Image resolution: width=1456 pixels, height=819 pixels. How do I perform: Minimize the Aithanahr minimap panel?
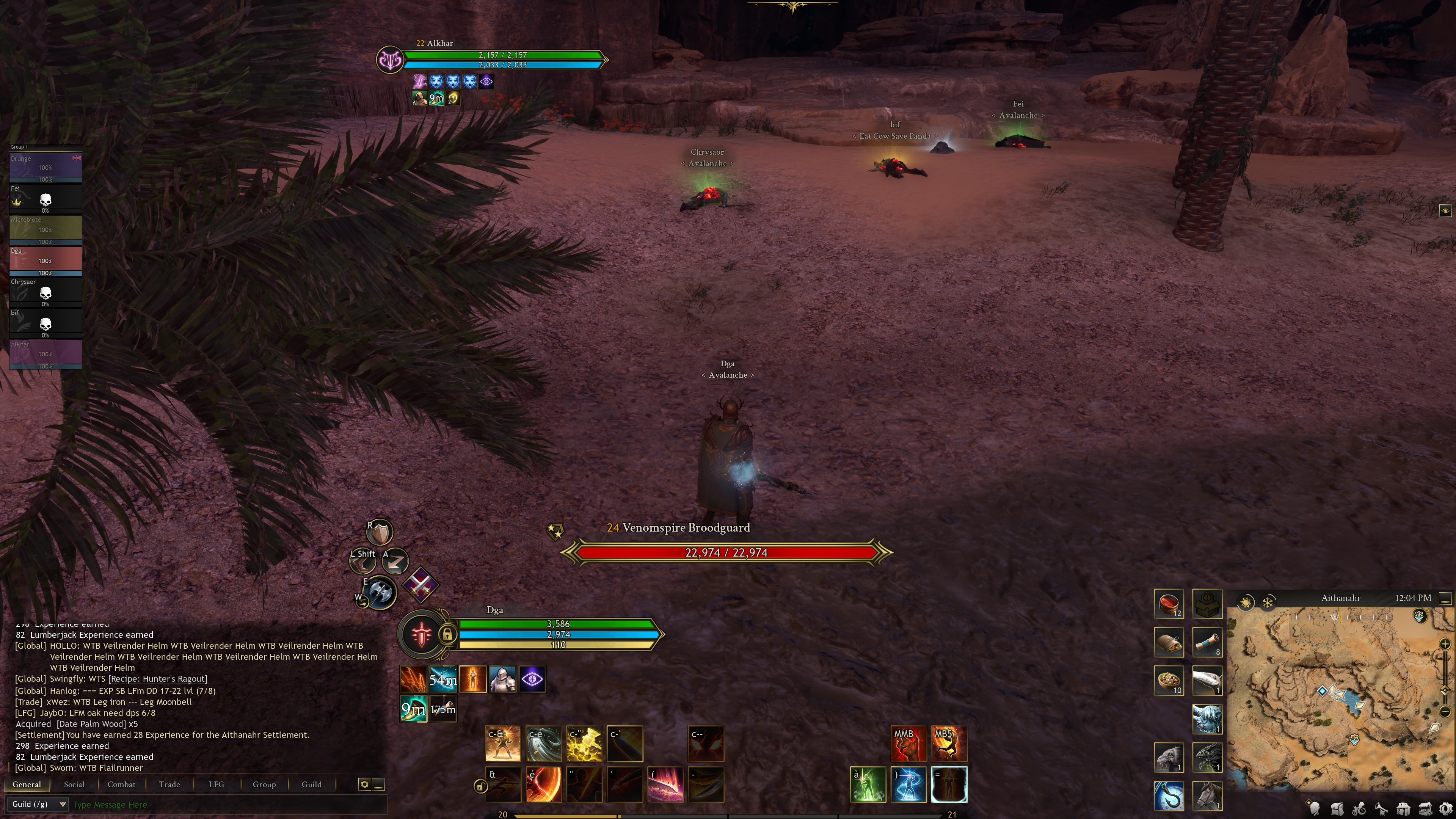click(1445, 598)
